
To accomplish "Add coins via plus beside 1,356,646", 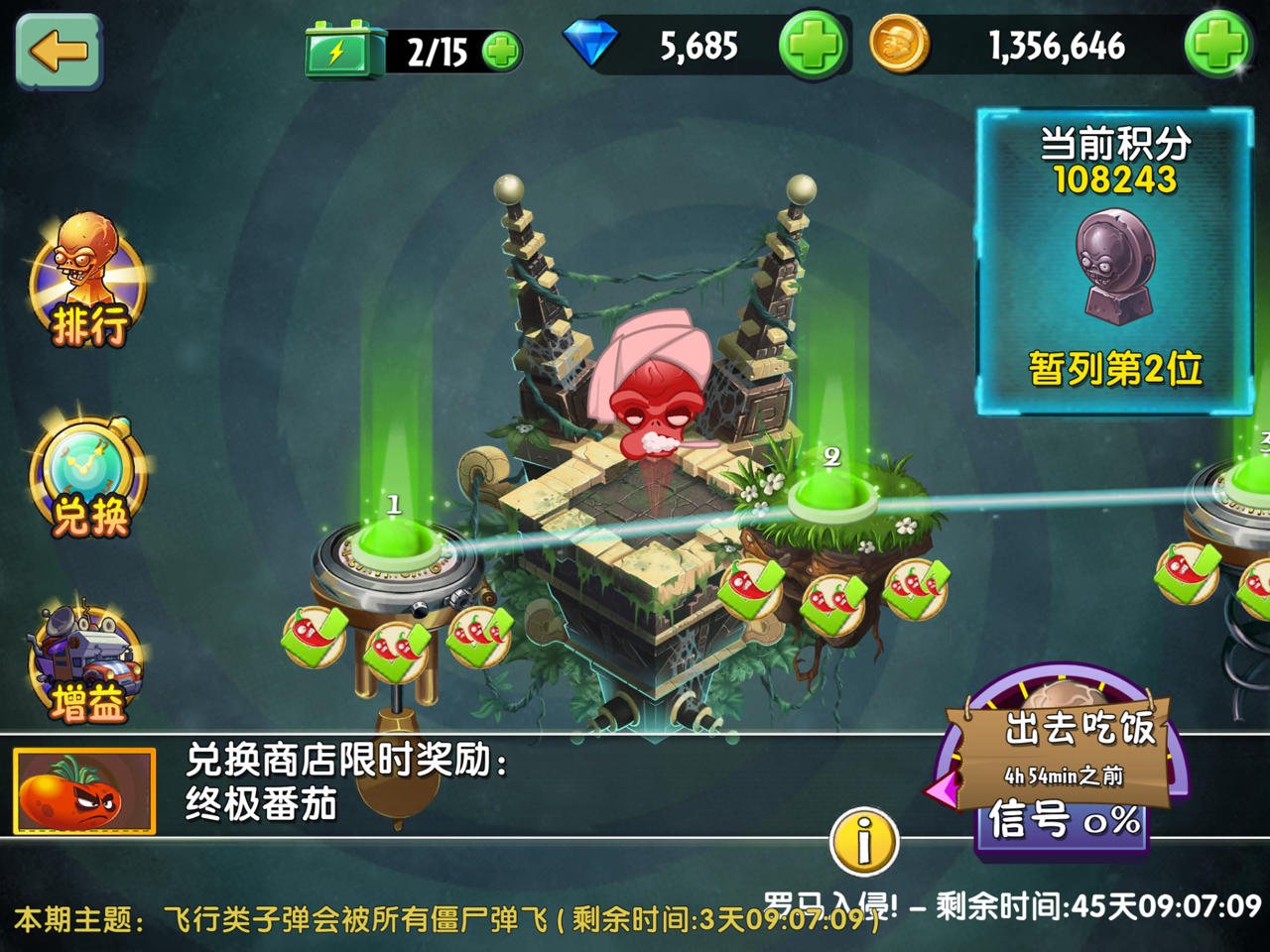I will click(x=1218, y=45).
